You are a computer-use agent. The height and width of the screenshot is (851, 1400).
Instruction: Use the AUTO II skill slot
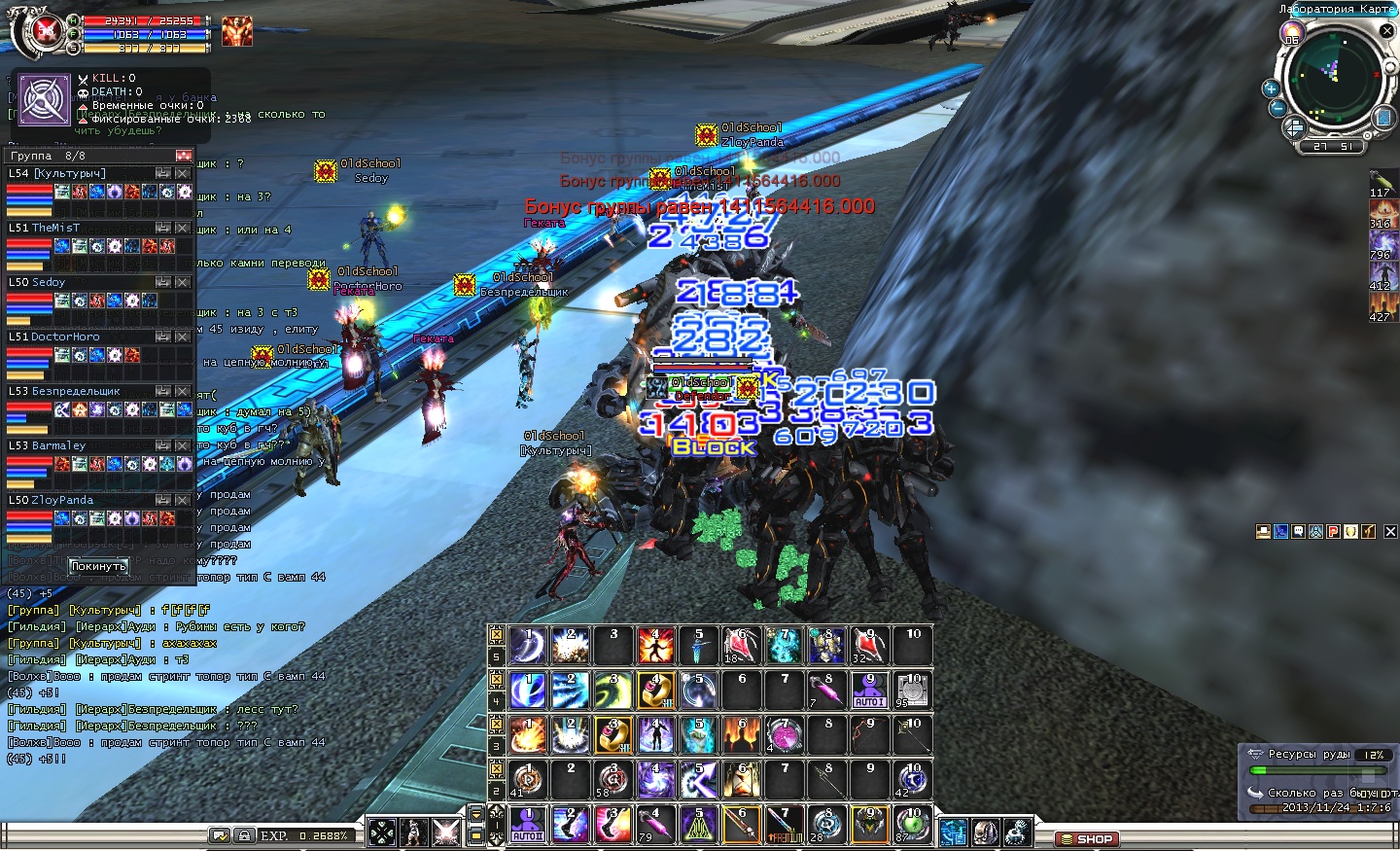(528, 825)
